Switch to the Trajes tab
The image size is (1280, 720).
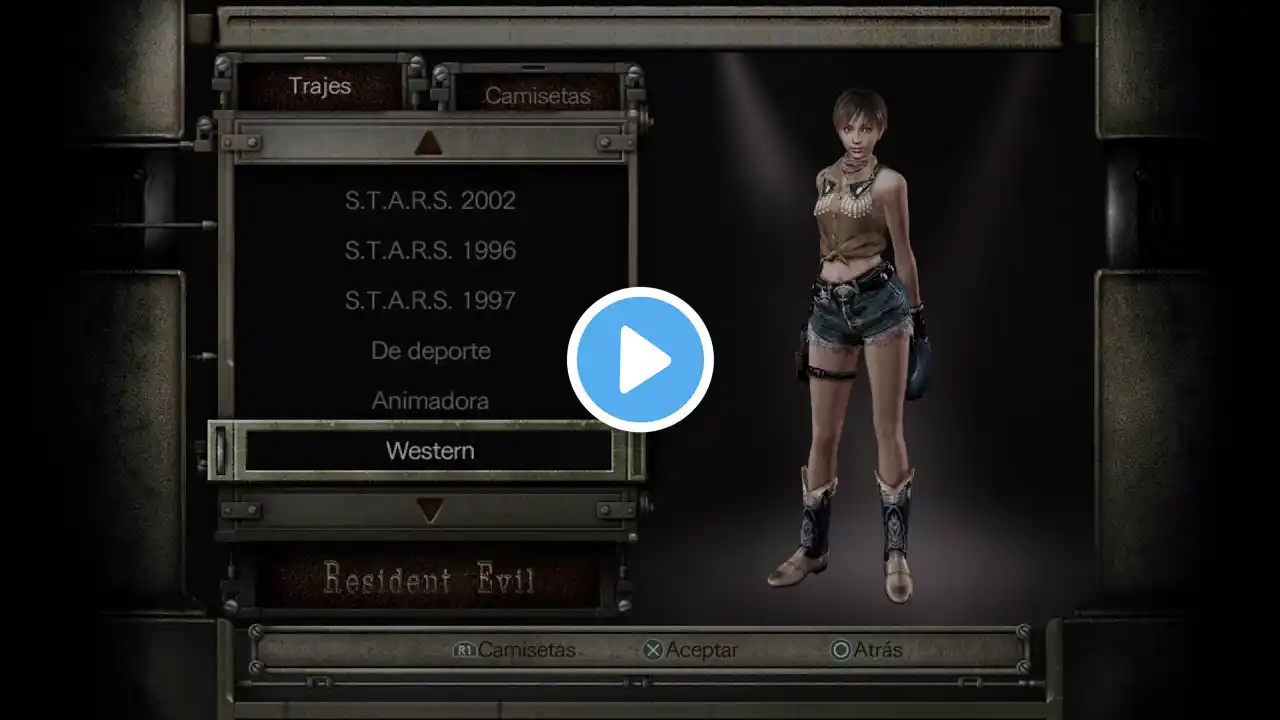coord(320,86)
